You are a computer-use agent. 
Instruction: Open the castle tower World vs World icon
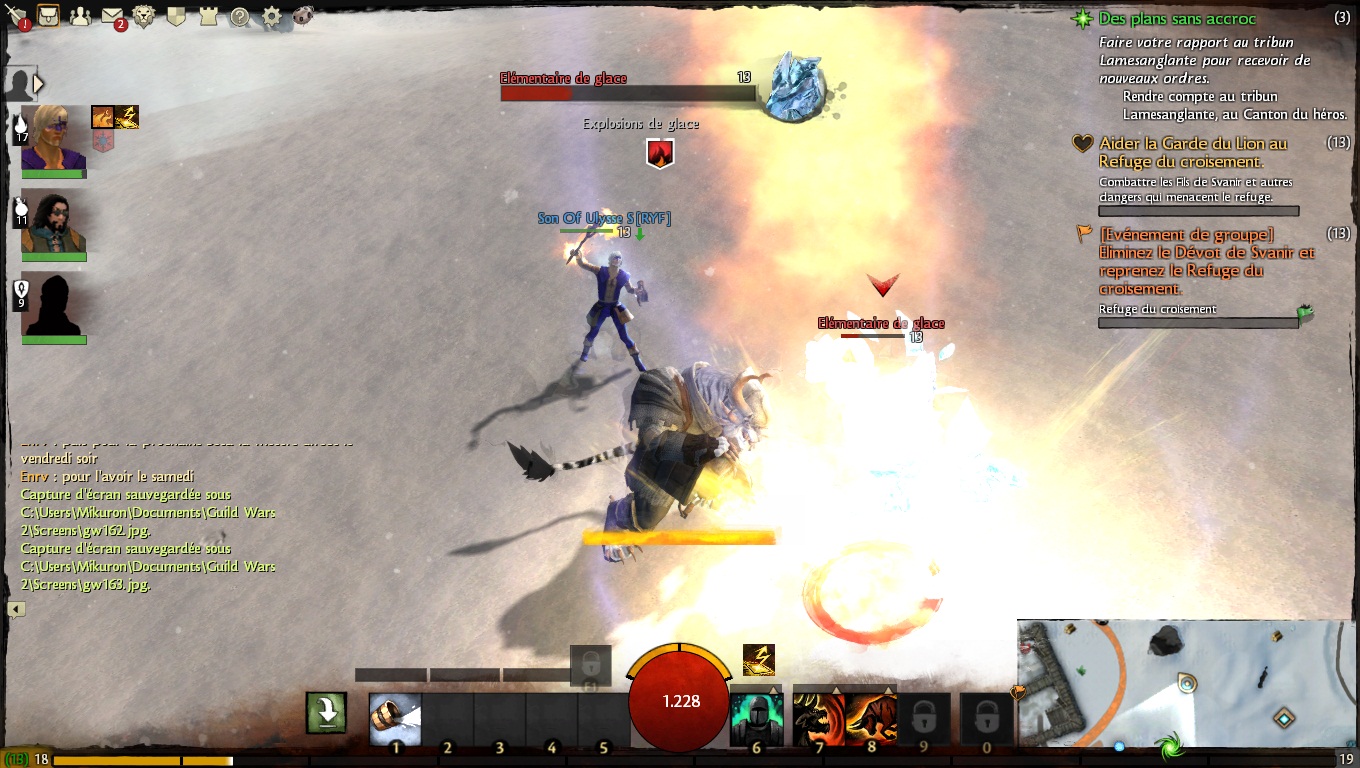pyautogui.click(x=208, y=16)
